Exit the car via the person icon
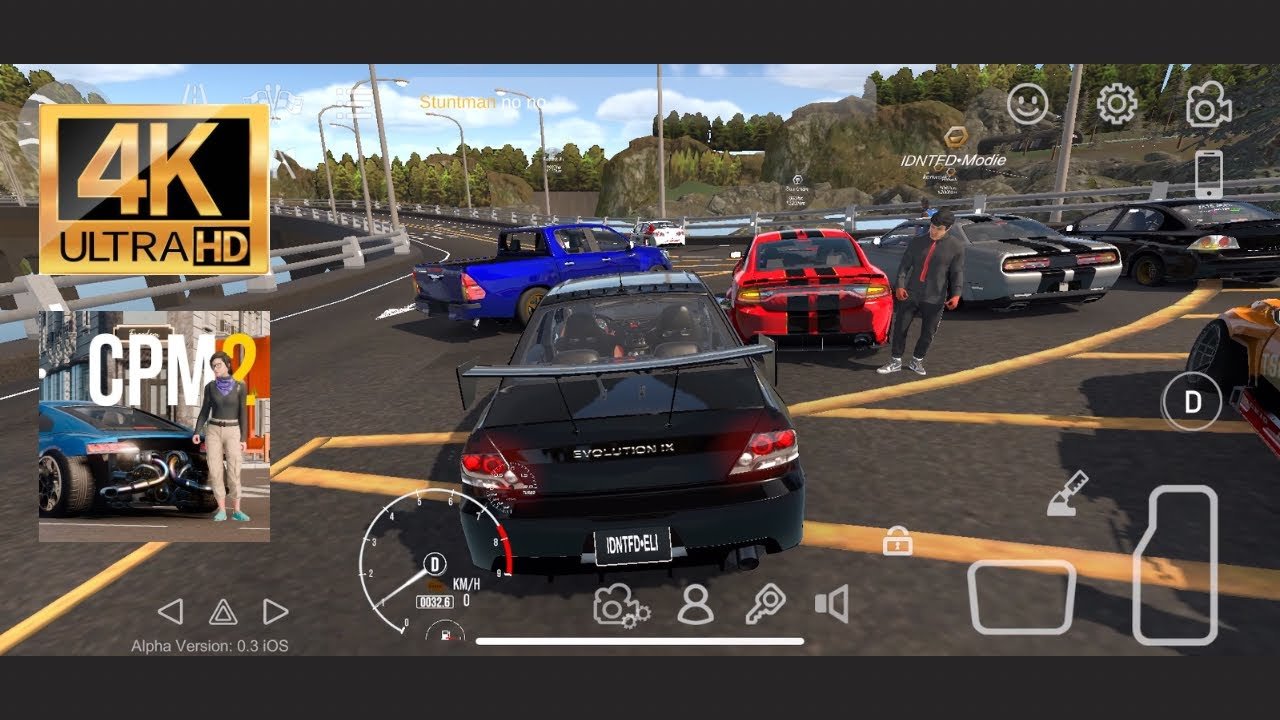Image resolution: width=1280 pixels, height=720 pixels. 695,605
